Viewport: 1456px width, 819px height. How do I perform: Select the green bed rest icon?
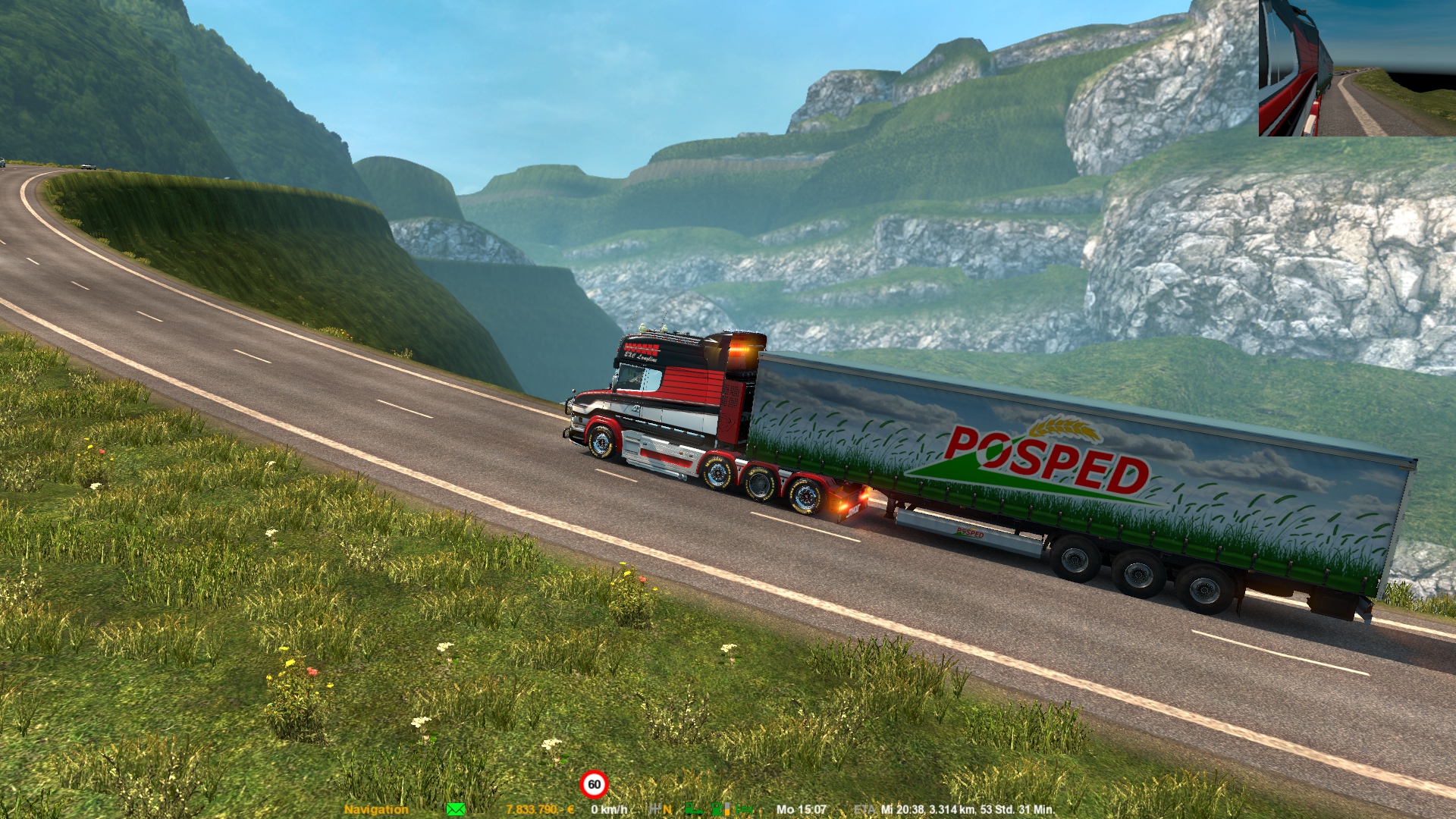point(744,809)
